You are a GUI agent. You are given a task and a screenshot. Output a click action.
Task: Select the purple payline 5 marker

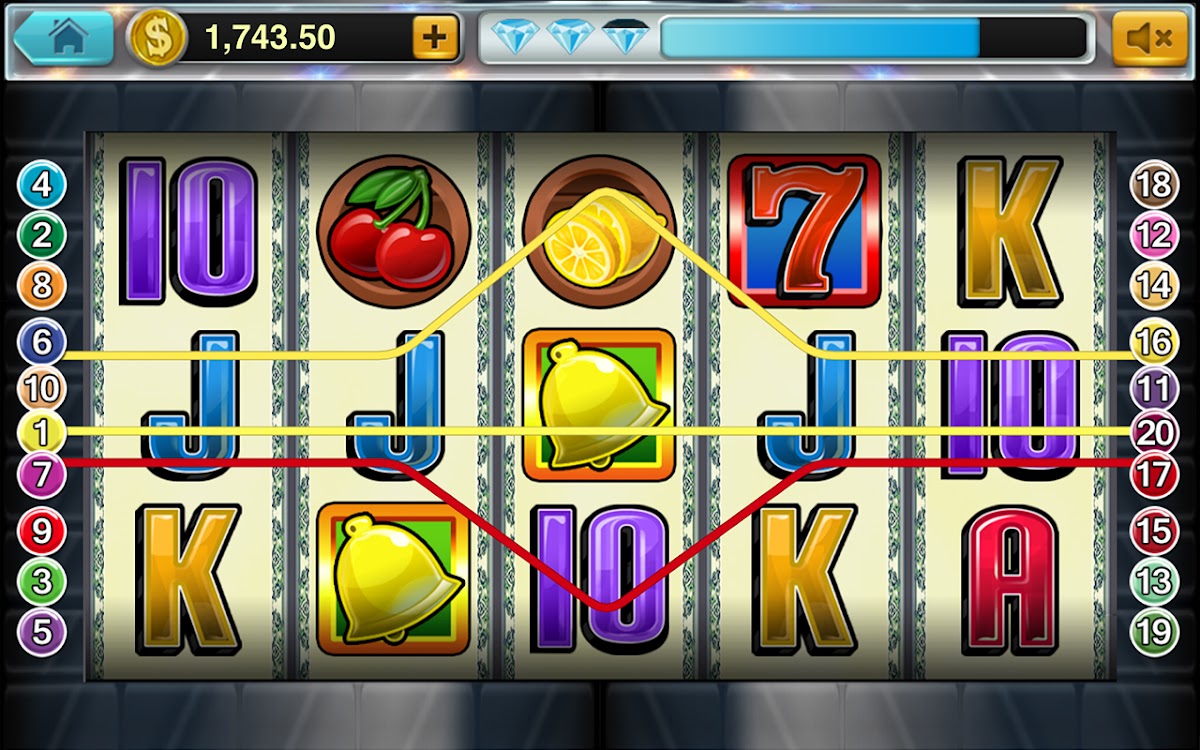pos(42,632)
